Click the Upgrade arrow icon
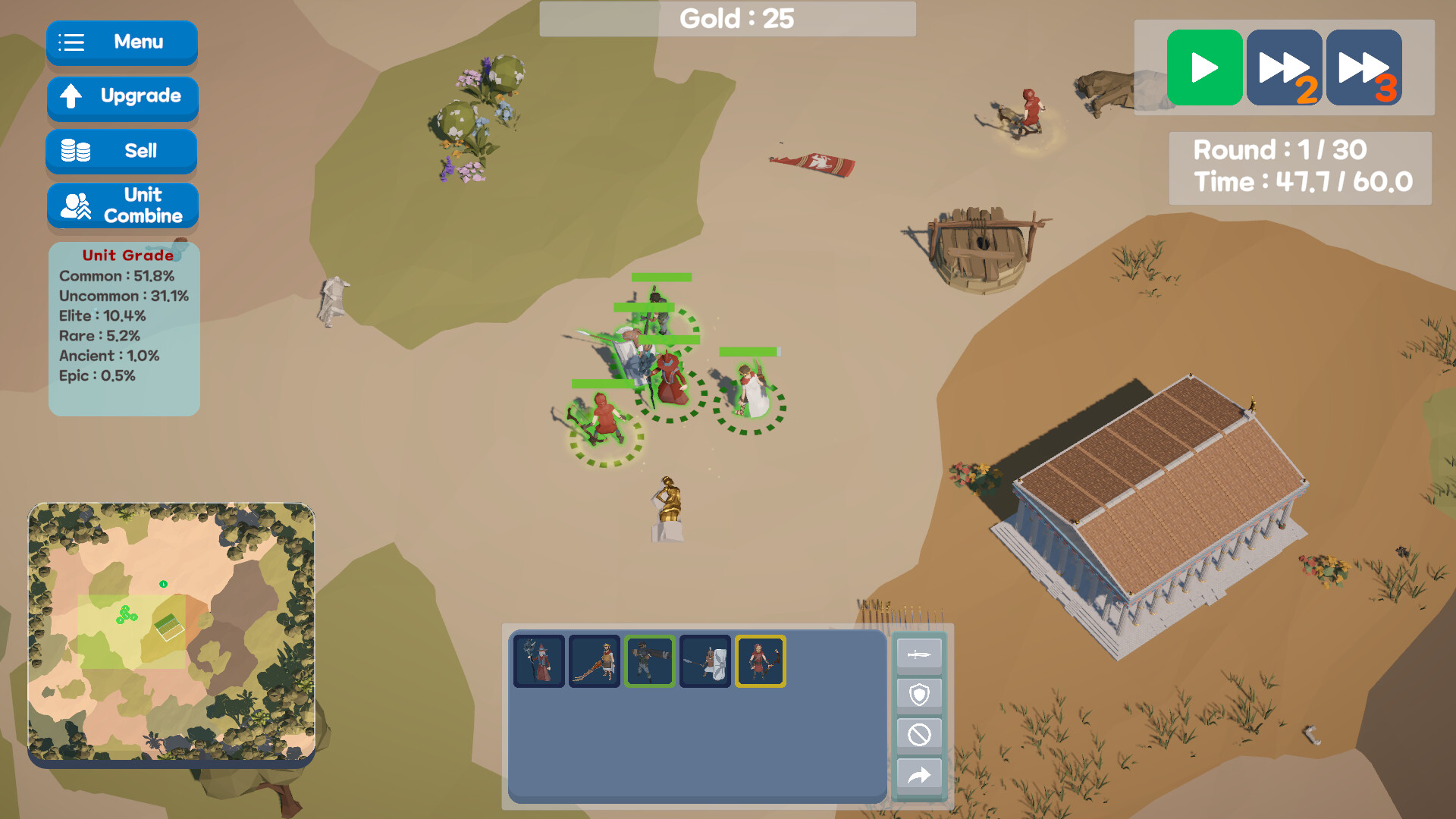The width and height of the screenshot is (1456, 819). click(72, 97)
